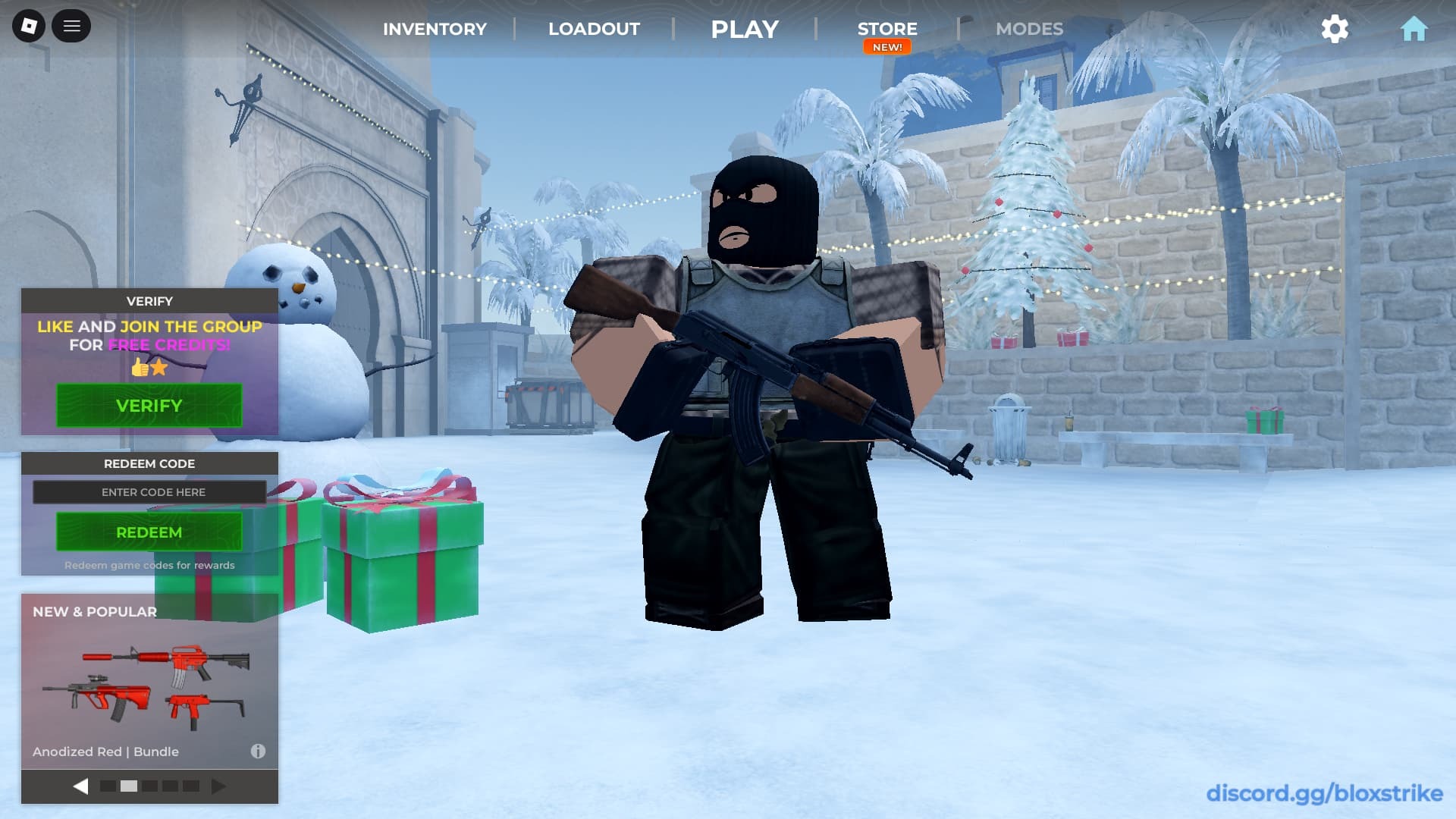1456x819 pixels.
Task: Click the home icon in the top-right
Action: point(1414,28)
